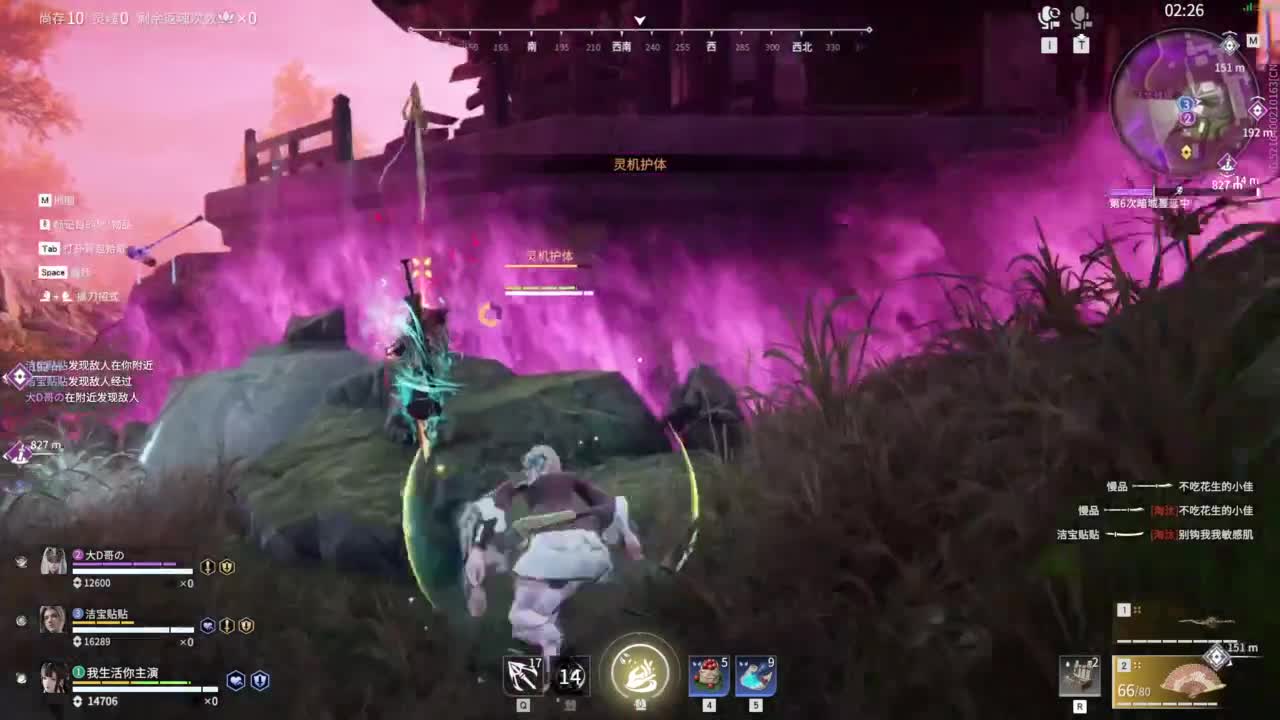Viewport: 1280px width, 720px height.
Task: Toggle the T key chat indicator
Action: click(1081, 45)
